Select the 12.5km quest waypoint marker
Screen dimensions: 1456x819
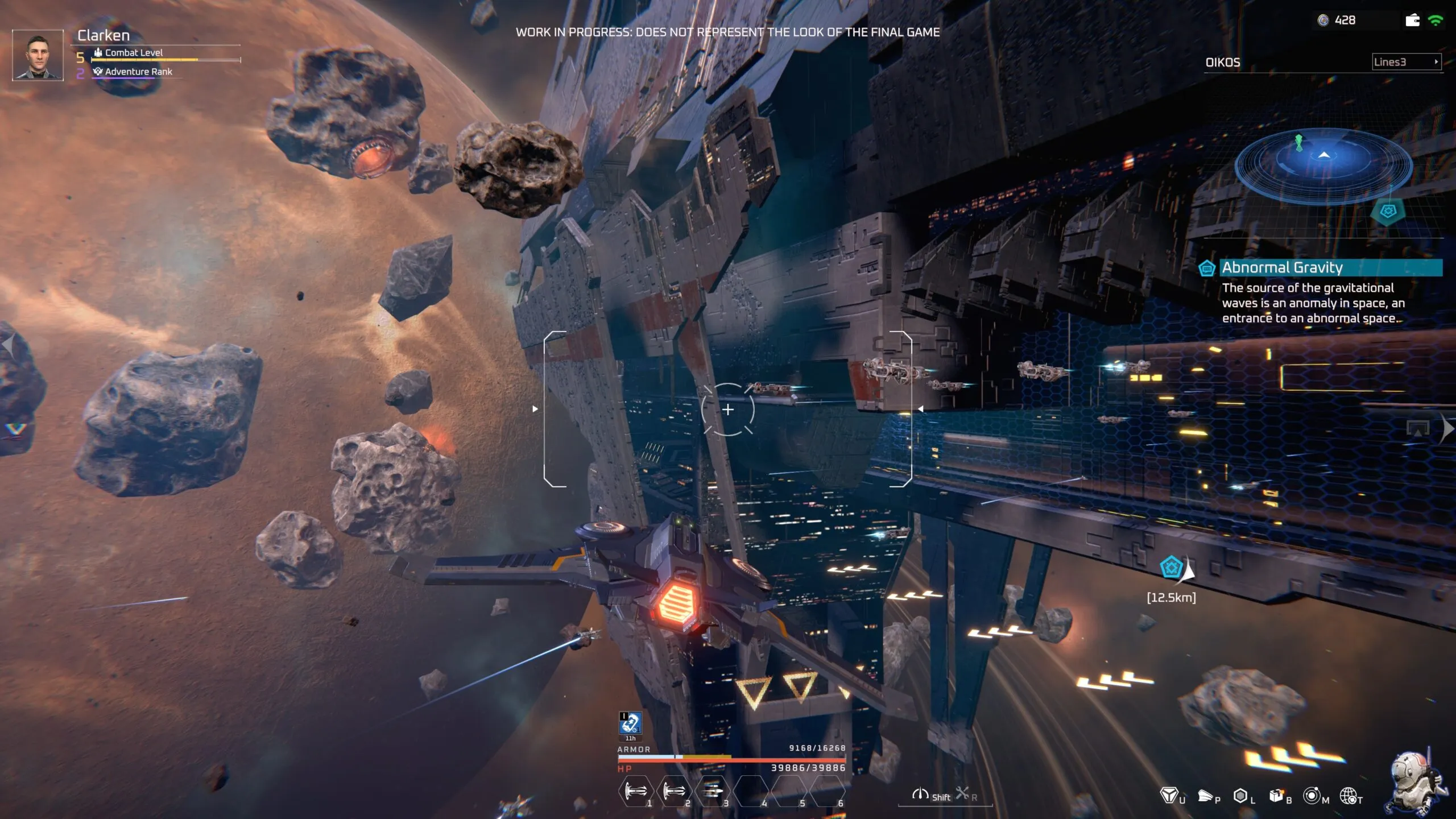(x=1172, y=568)
